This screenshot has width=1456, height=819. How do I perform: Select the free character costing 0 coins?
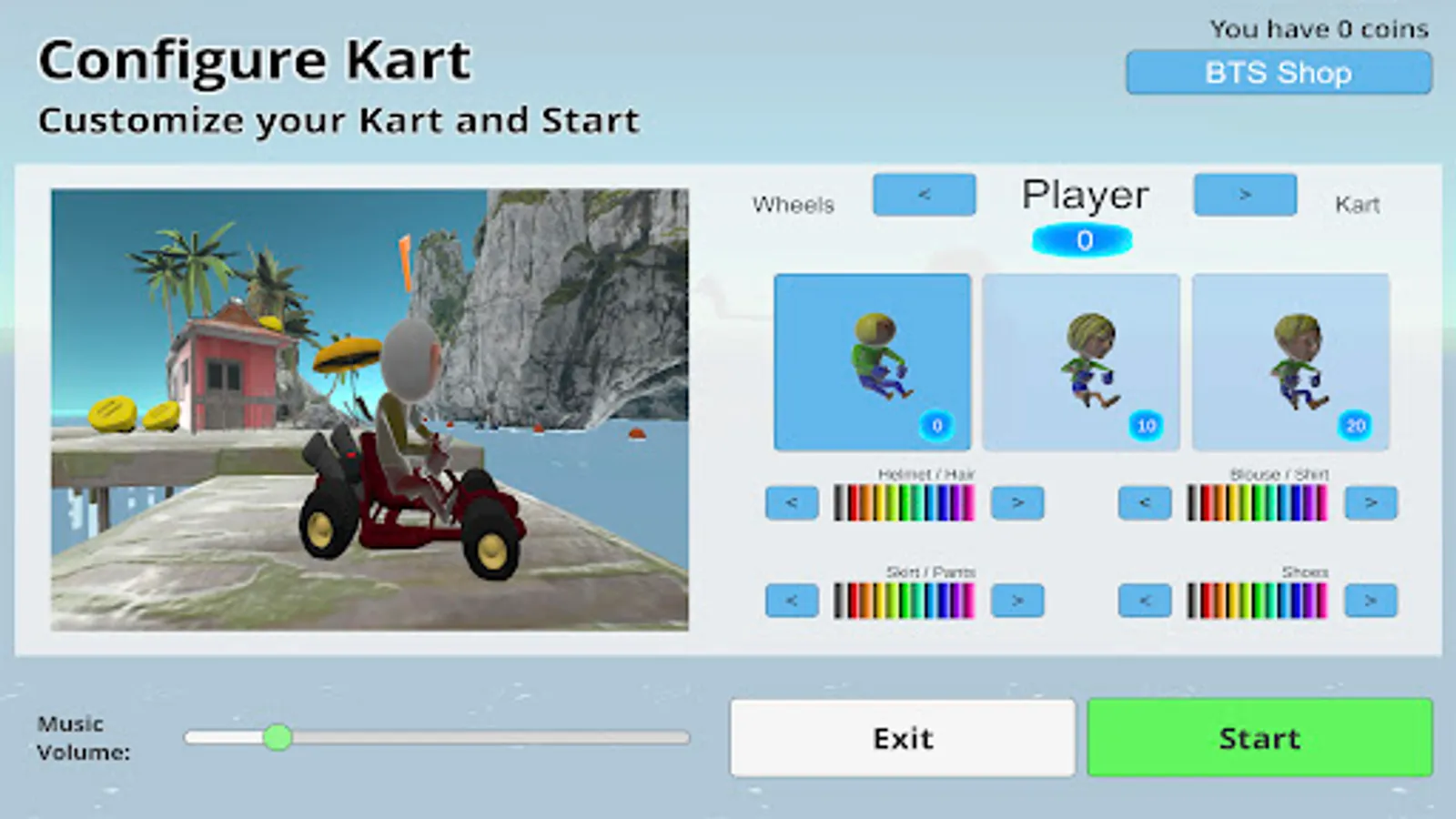(871, 361)
